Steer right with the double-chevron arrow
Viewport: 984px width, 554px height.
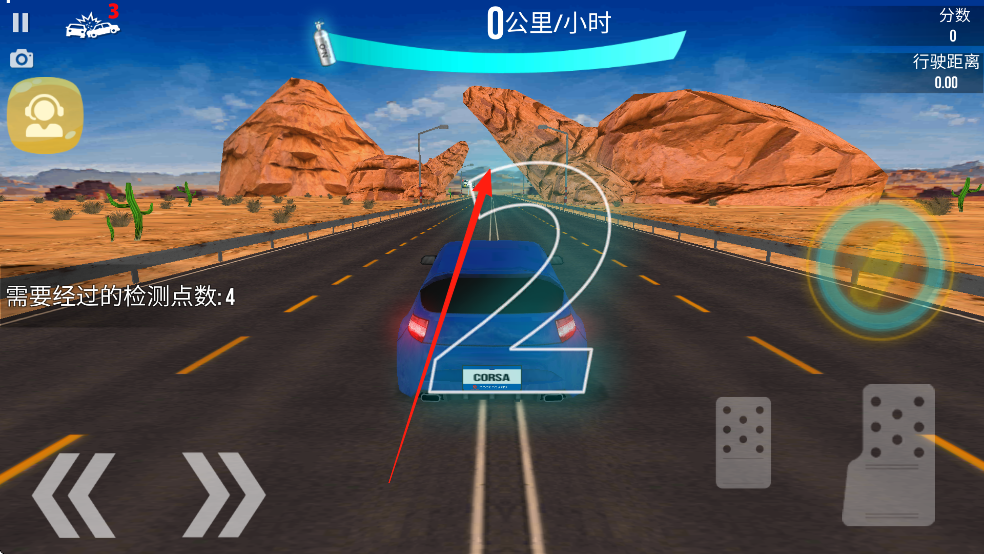click(224, 494)
